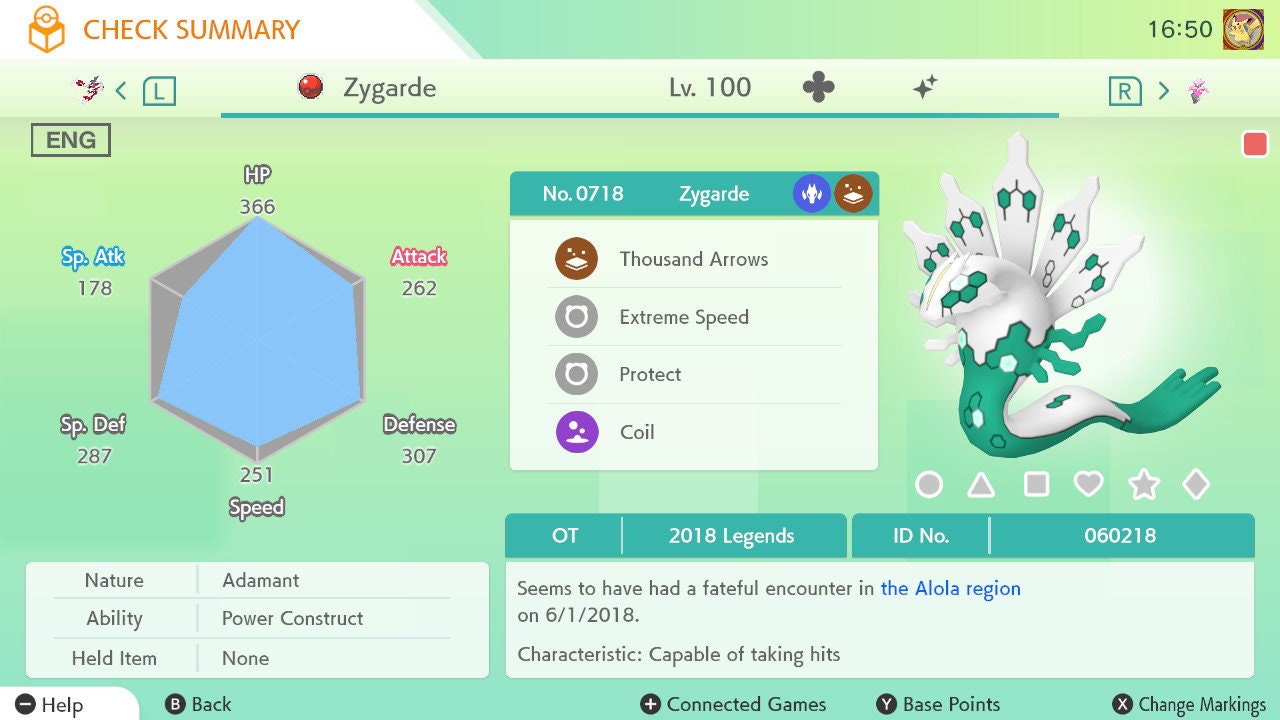Toggle the diamond marking
Image resolution: width=1280 pixels, height=720 pixels.
click(1196, 485)
